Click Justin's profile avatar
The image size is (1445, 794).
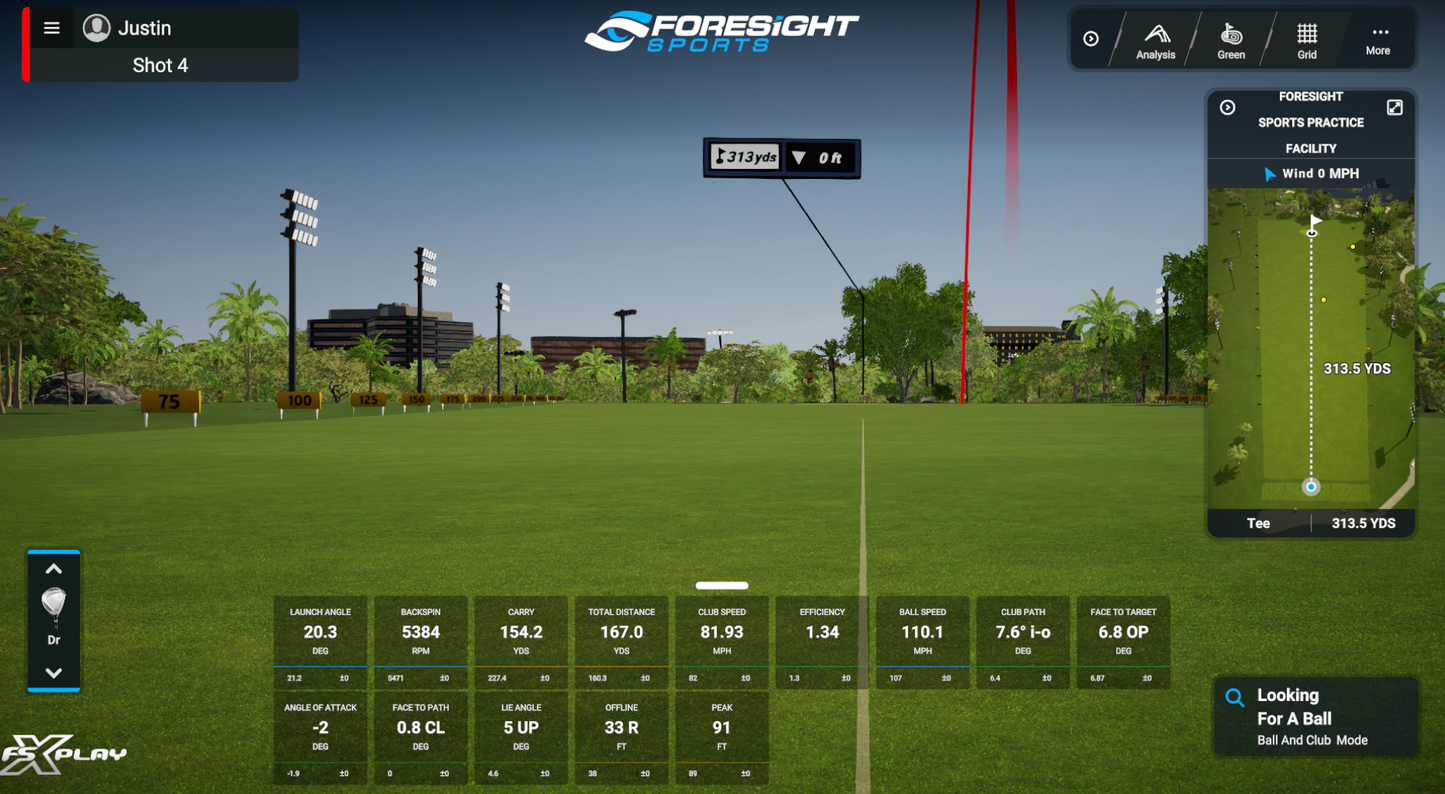96,27
